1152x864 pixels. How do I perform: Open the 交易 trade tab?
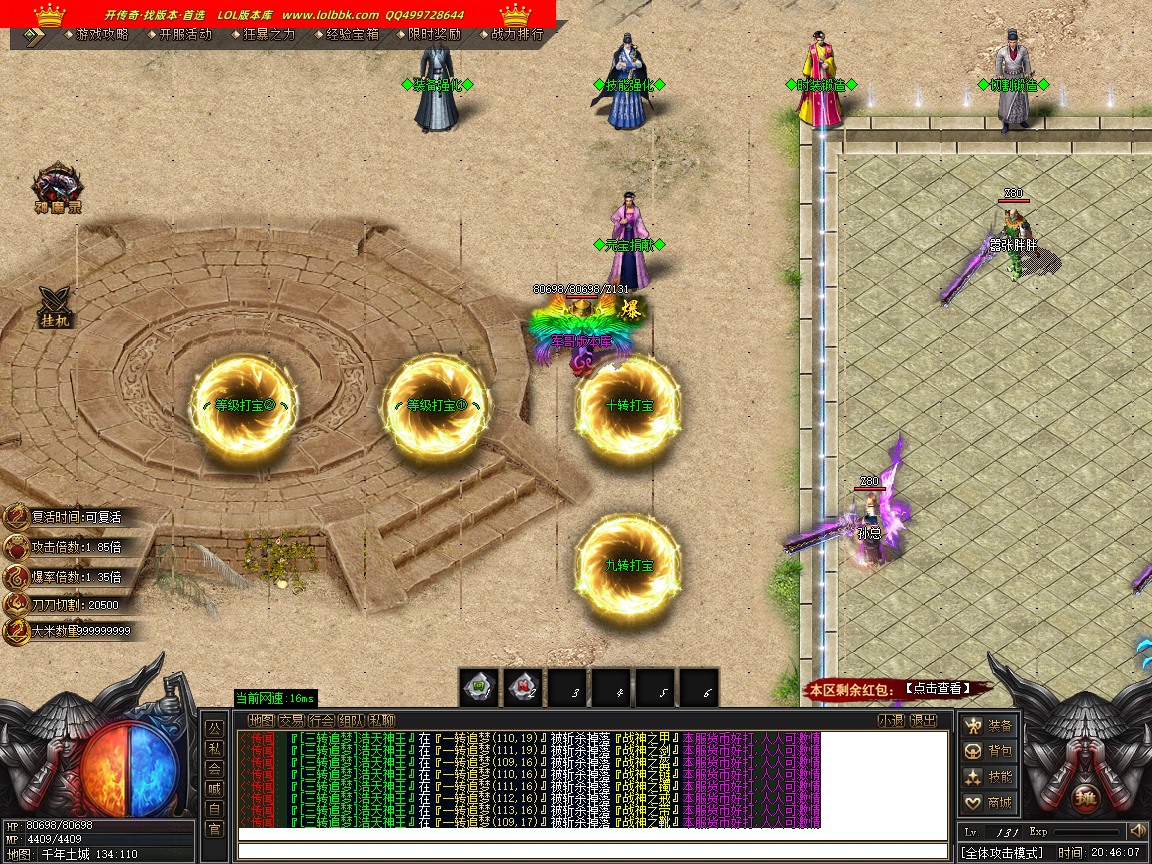[291, 720]
